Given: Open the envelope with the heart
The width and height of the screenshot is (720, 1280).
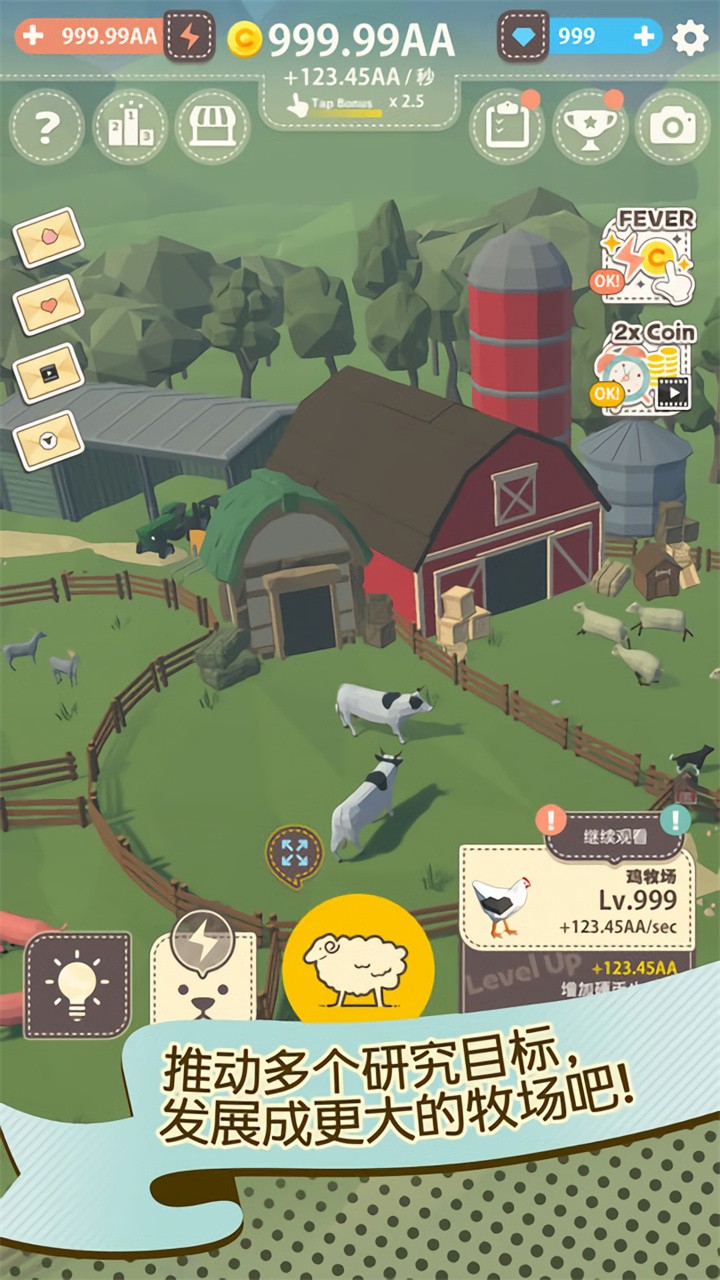Looking at the screenshot, I should [48, 304].
